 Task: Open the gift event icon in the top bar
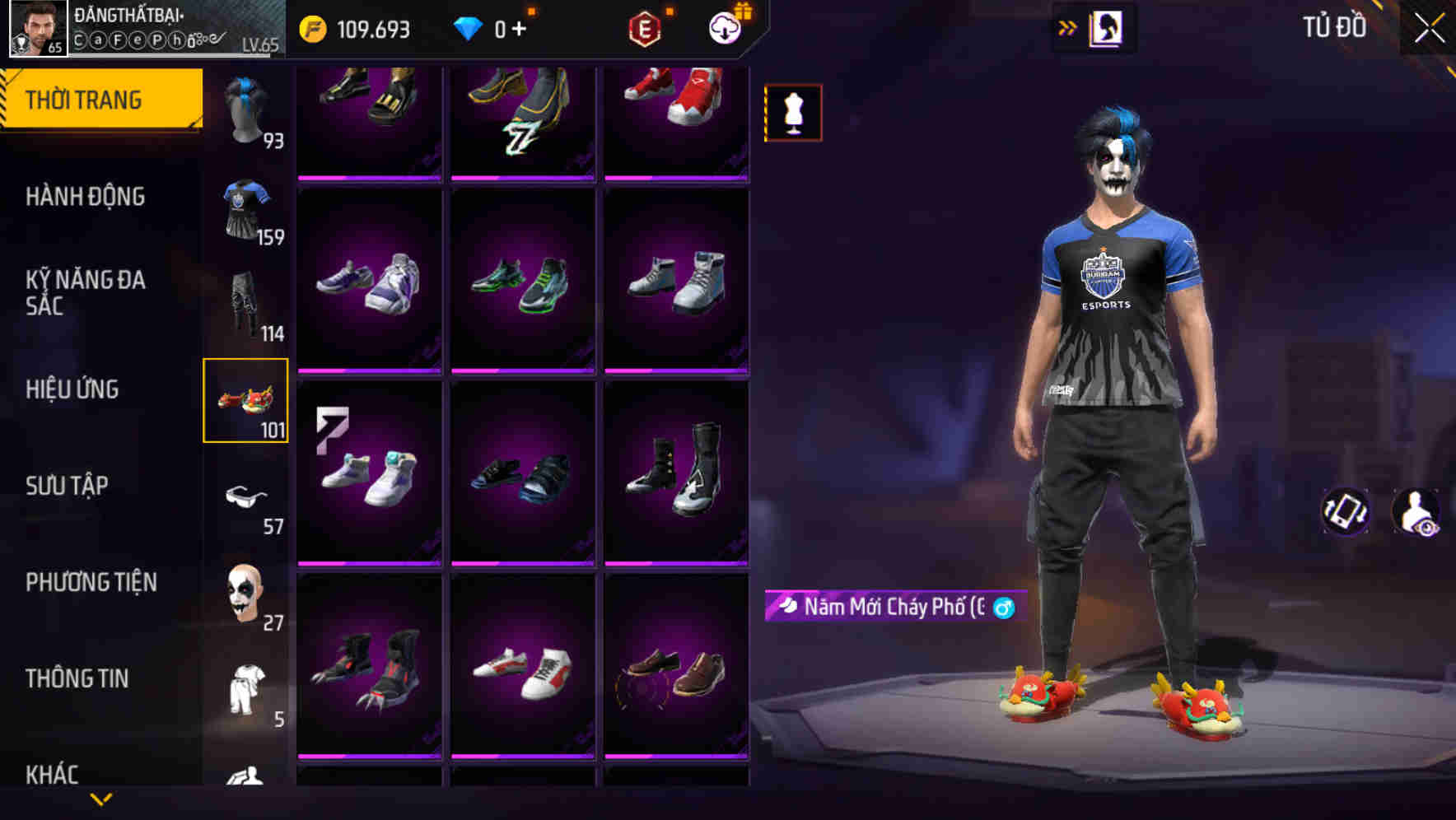tap(723, 27)
